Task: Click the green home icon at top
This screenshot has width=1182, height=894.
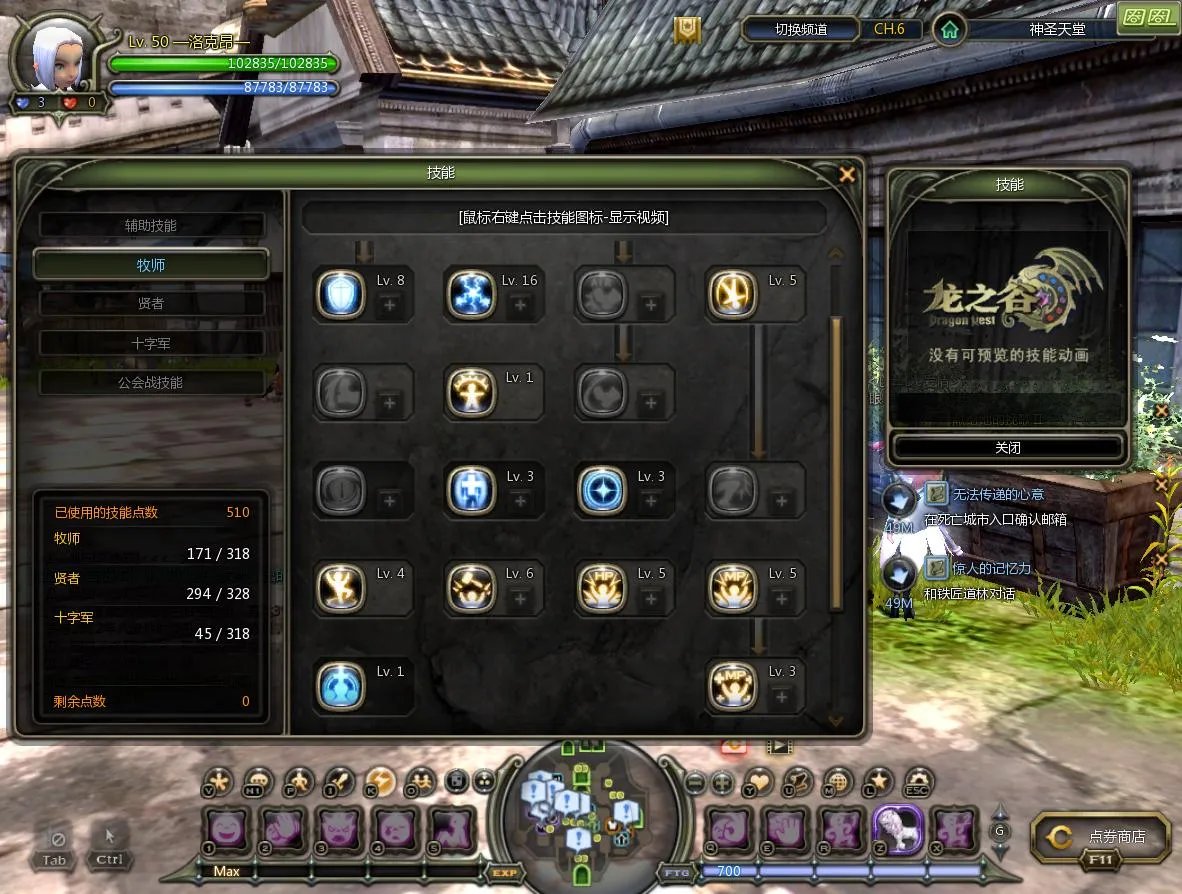Action: point(949,30)
